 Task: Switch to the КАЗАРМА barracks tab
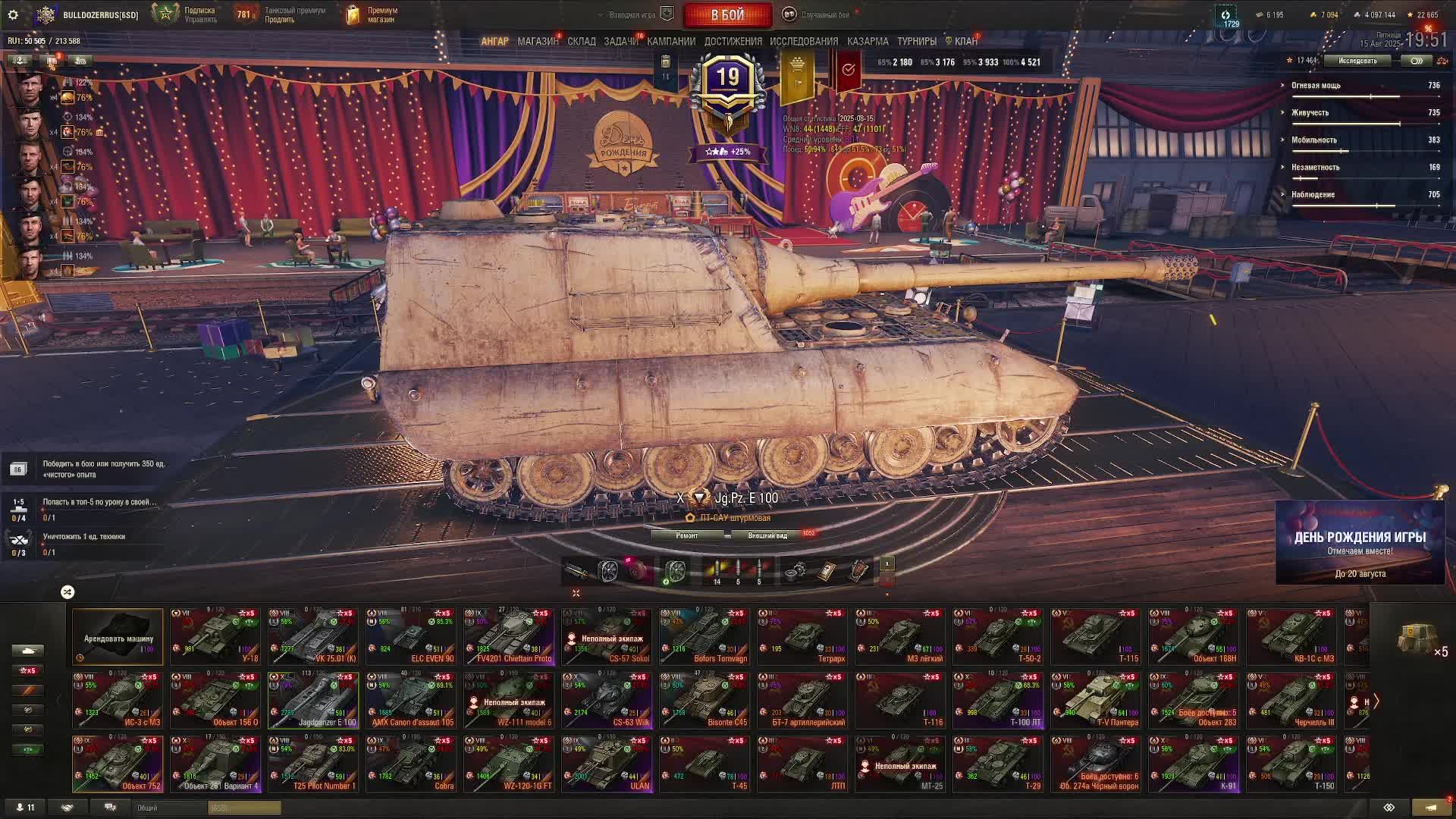point(868,42)
